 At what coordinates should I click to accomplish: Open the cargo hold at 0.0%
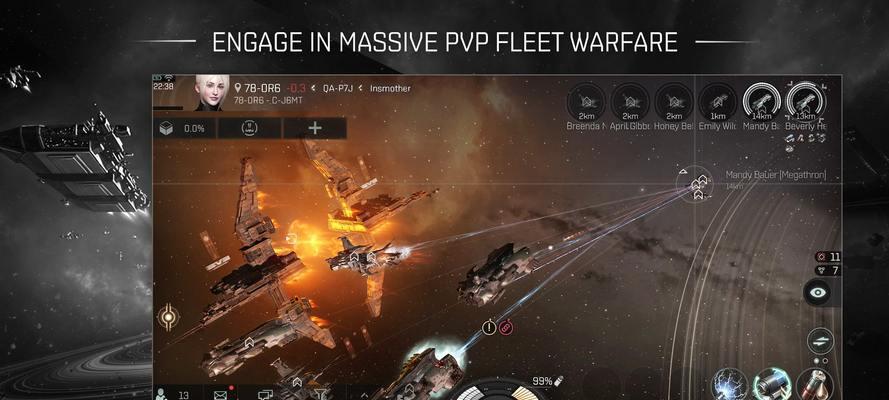[181, 128]
